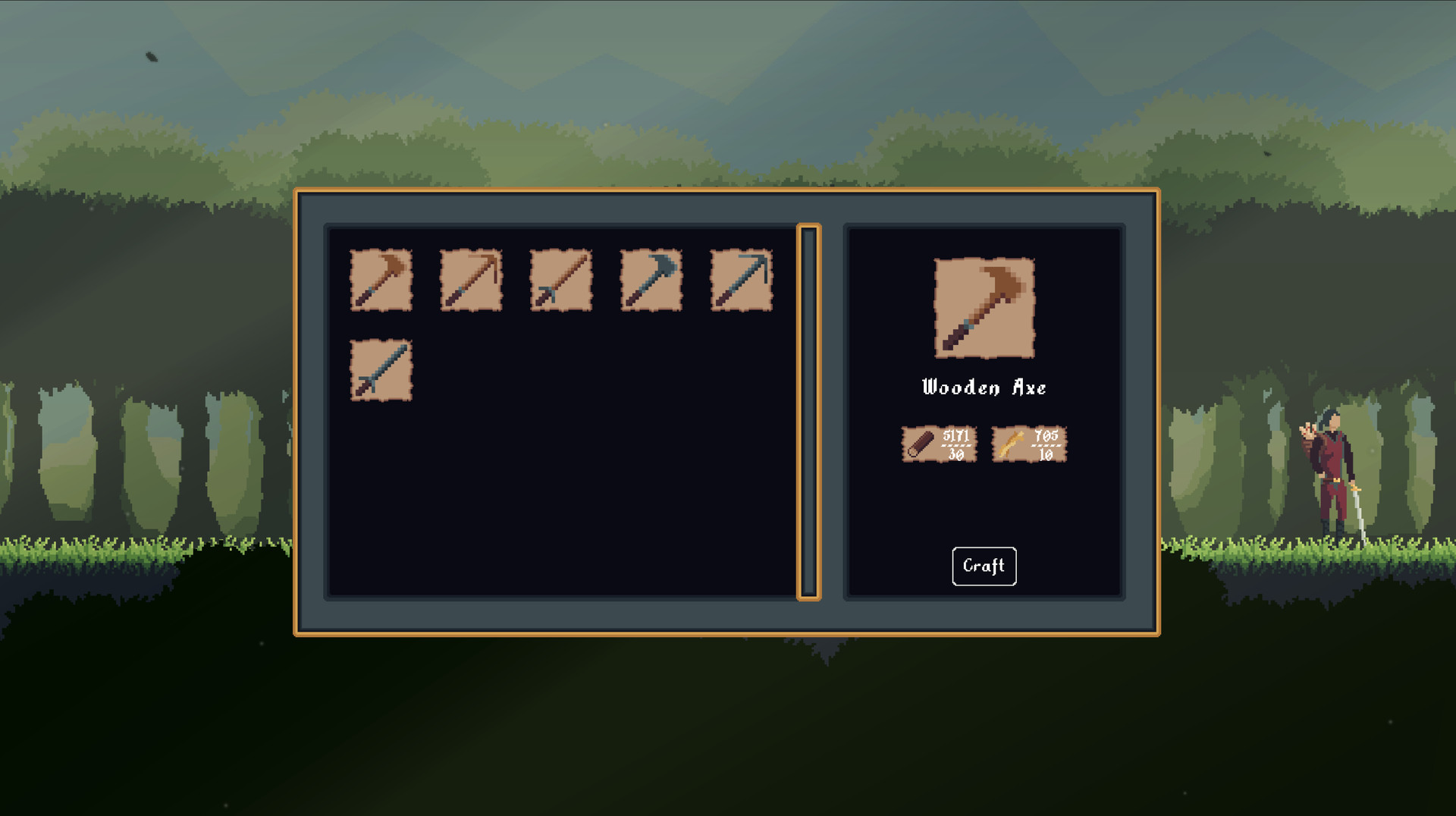Click the log count showing 5171

coord(955,436)
